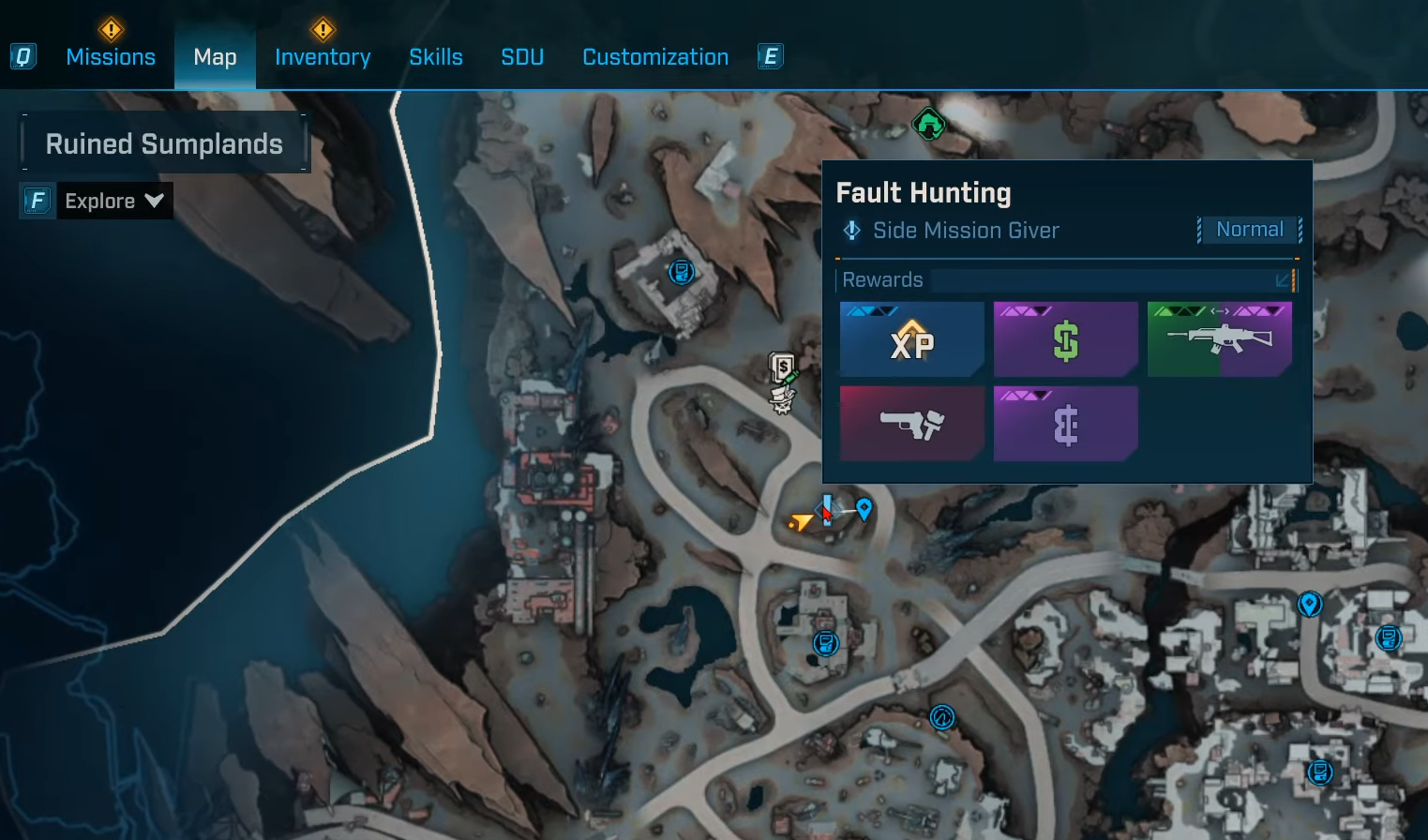Click the Fault Hunting side mission marker

(x=826, y=509)
